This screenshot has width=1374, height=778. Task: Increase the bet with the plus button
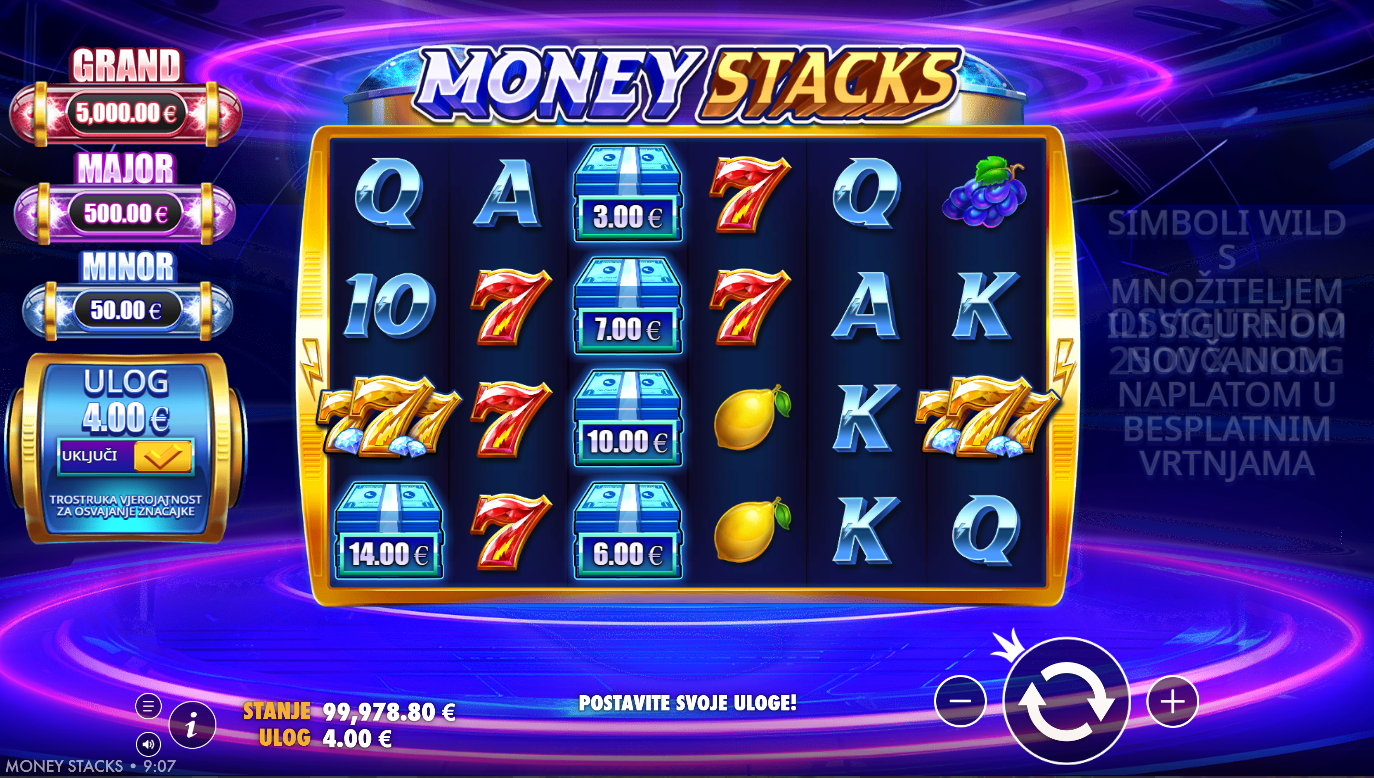(x=1172, y=701)
